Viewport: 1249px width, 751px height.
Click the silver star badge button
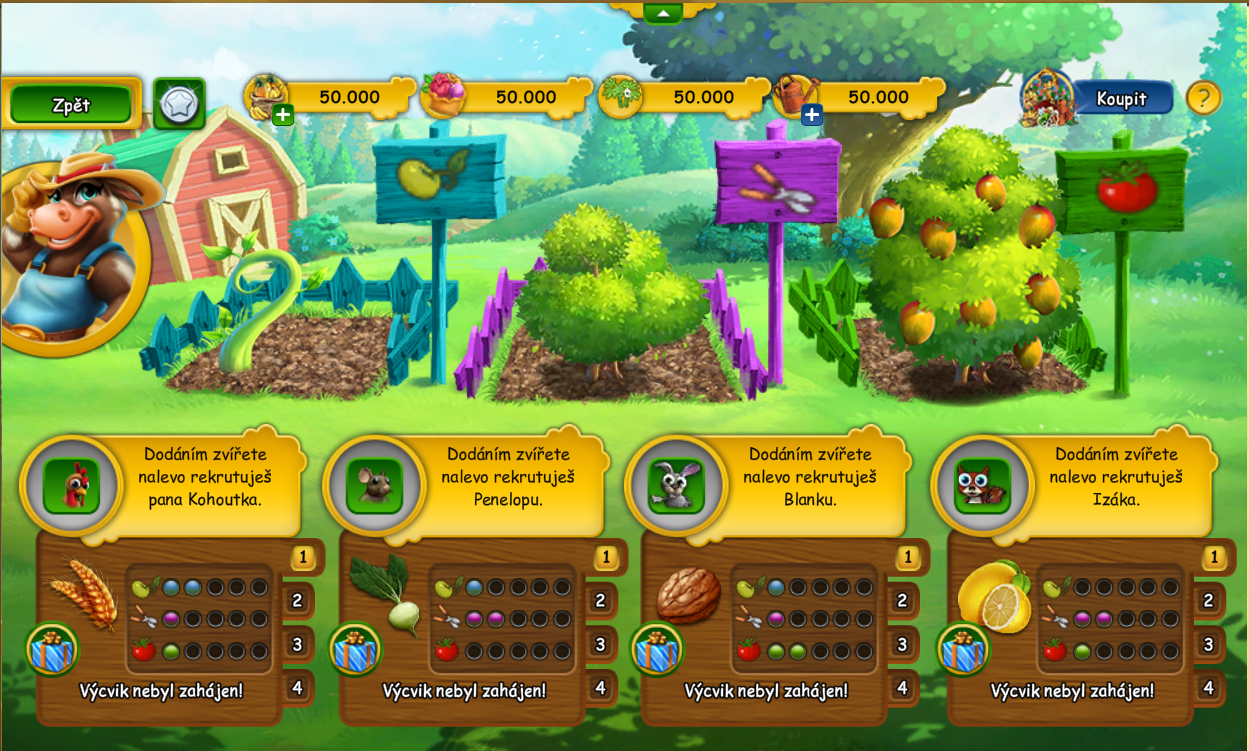[179, 103]
